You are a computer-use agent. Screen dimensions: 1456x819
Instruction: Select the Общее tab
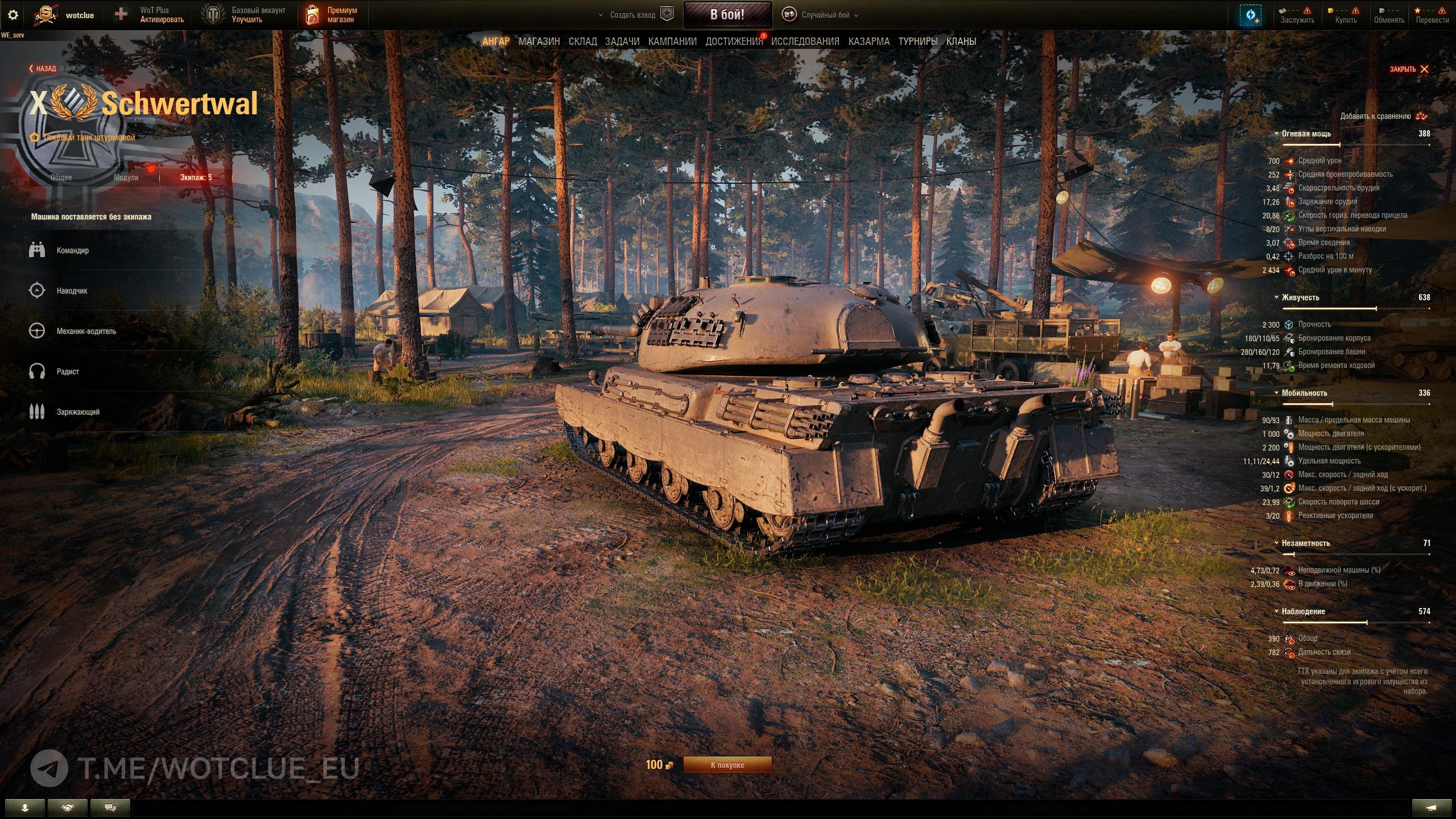61,177
